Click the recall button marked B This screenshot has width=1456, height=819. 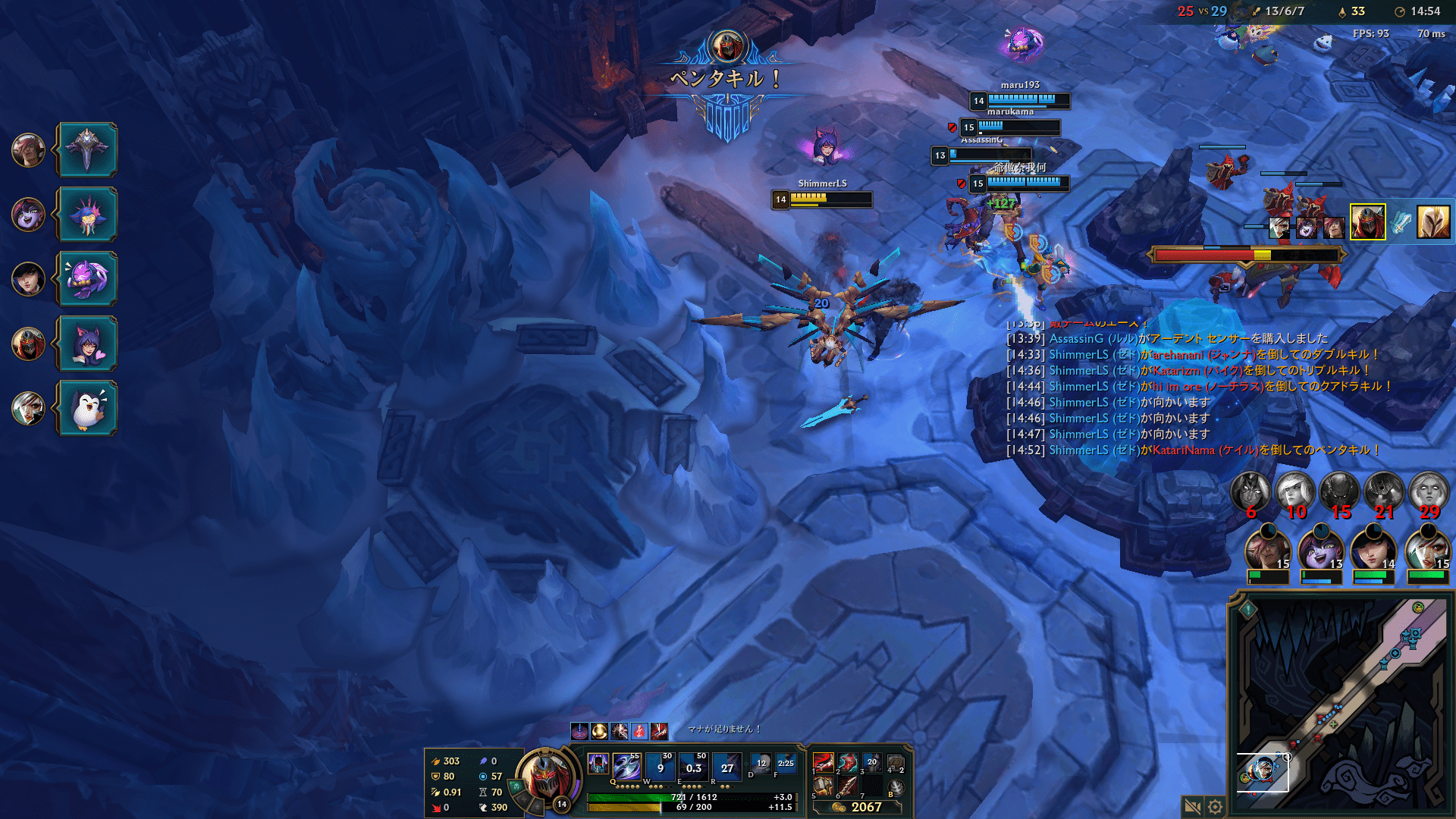896,788
